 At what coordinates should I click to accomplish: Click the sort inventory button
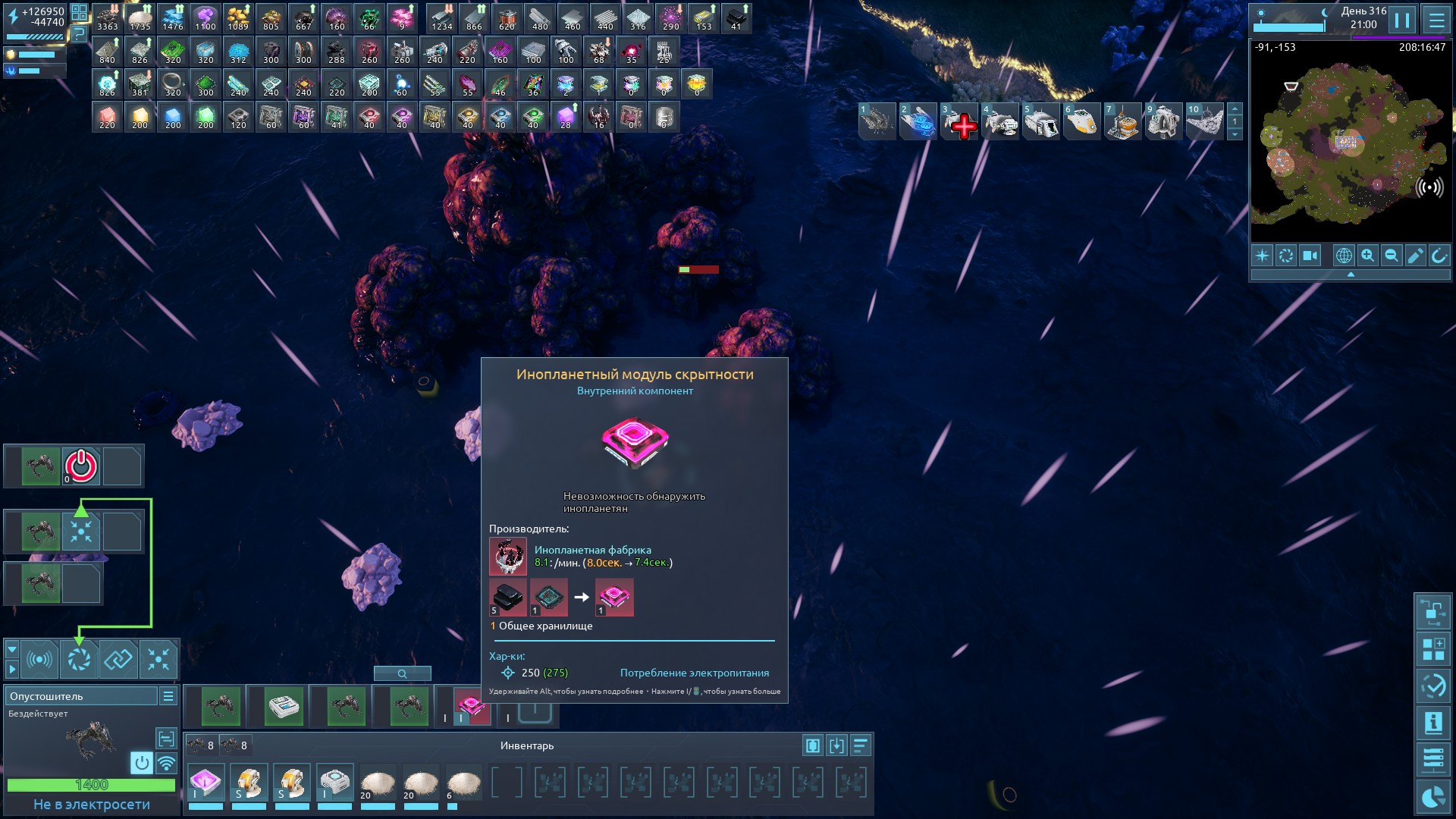[860, 746]
